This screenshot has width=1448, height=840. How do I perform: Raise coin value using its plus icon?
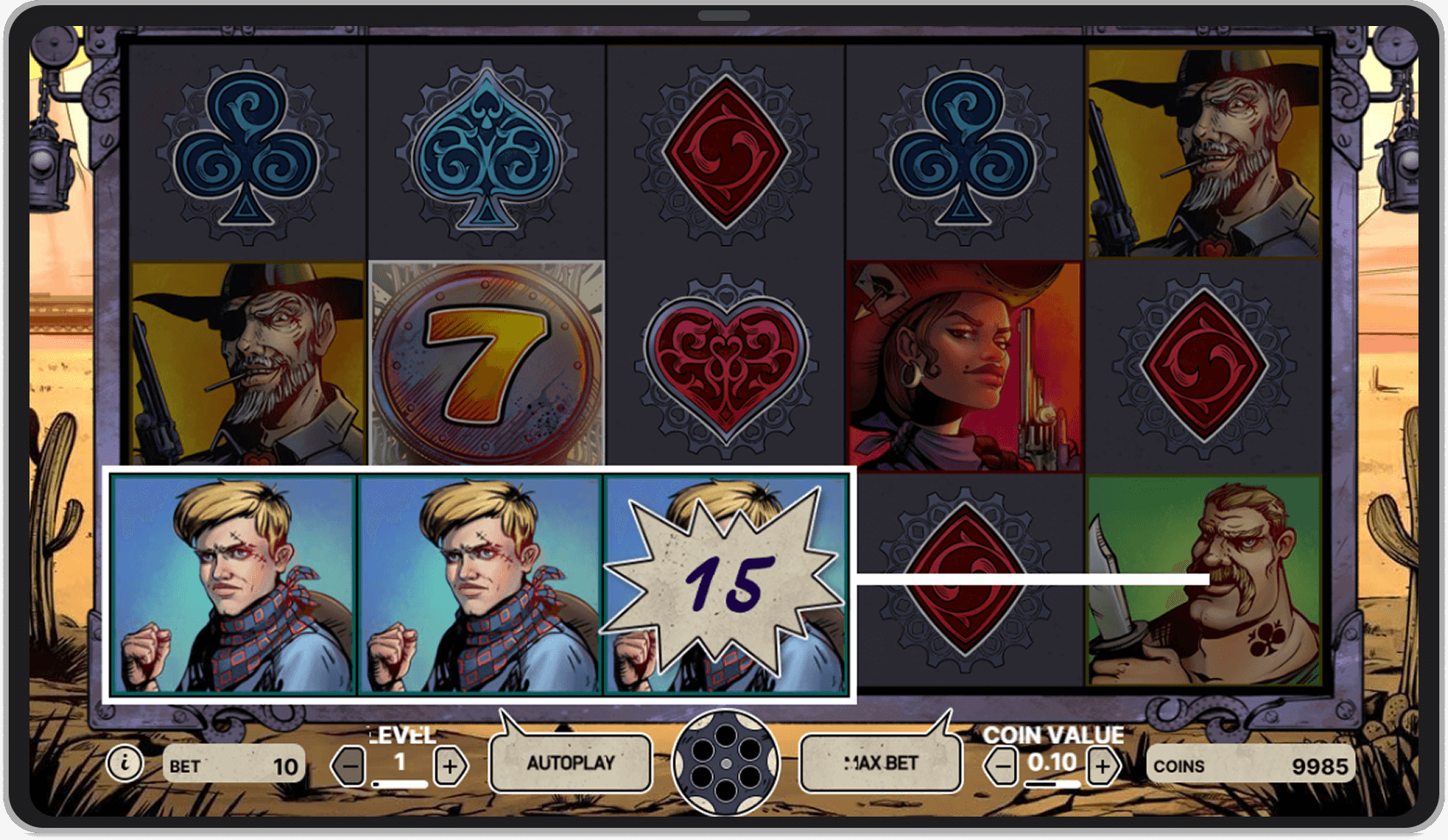[x=1103, y=767]
